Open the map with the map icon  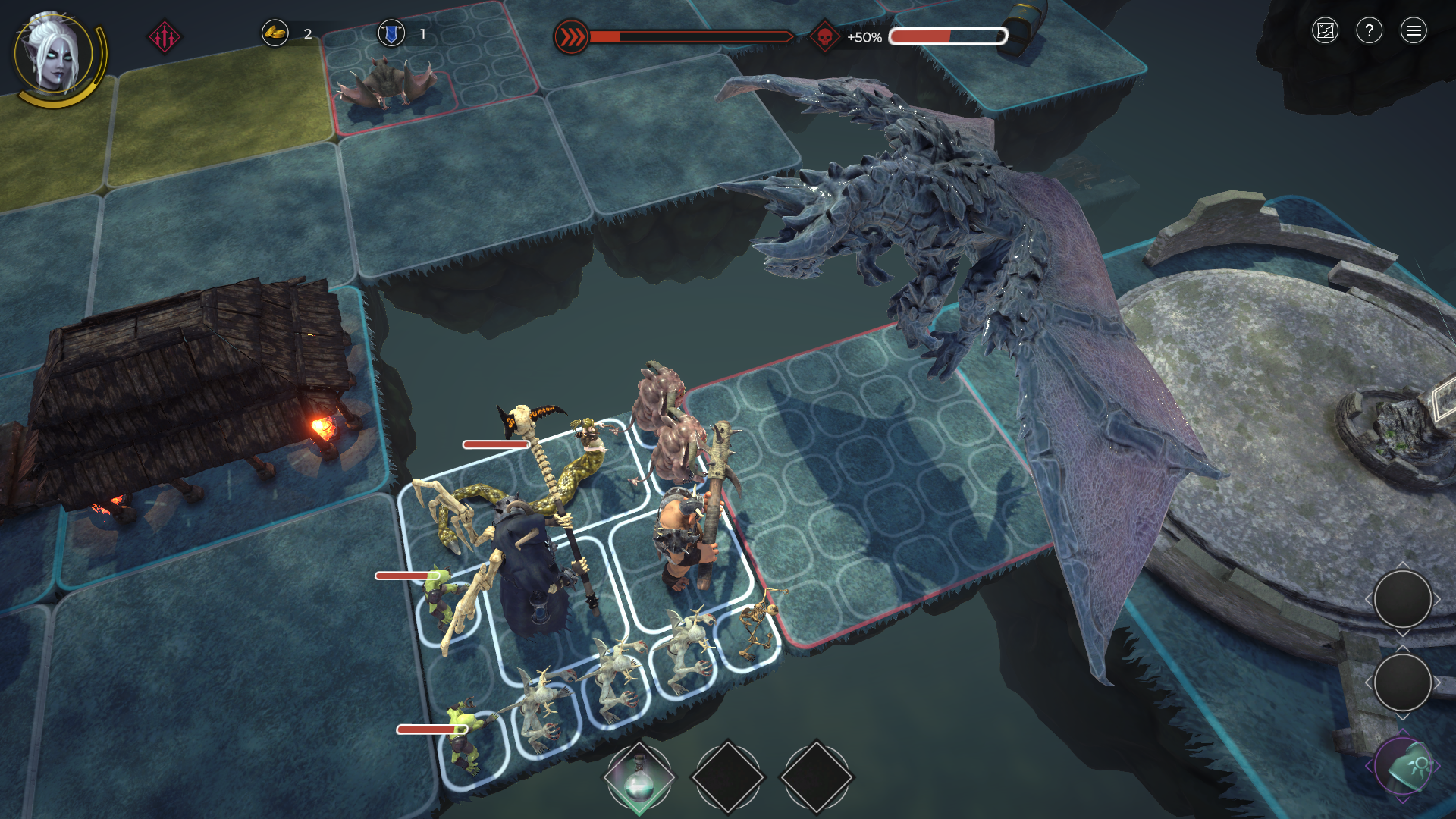pyautogui.click(x=1325, y=31)
